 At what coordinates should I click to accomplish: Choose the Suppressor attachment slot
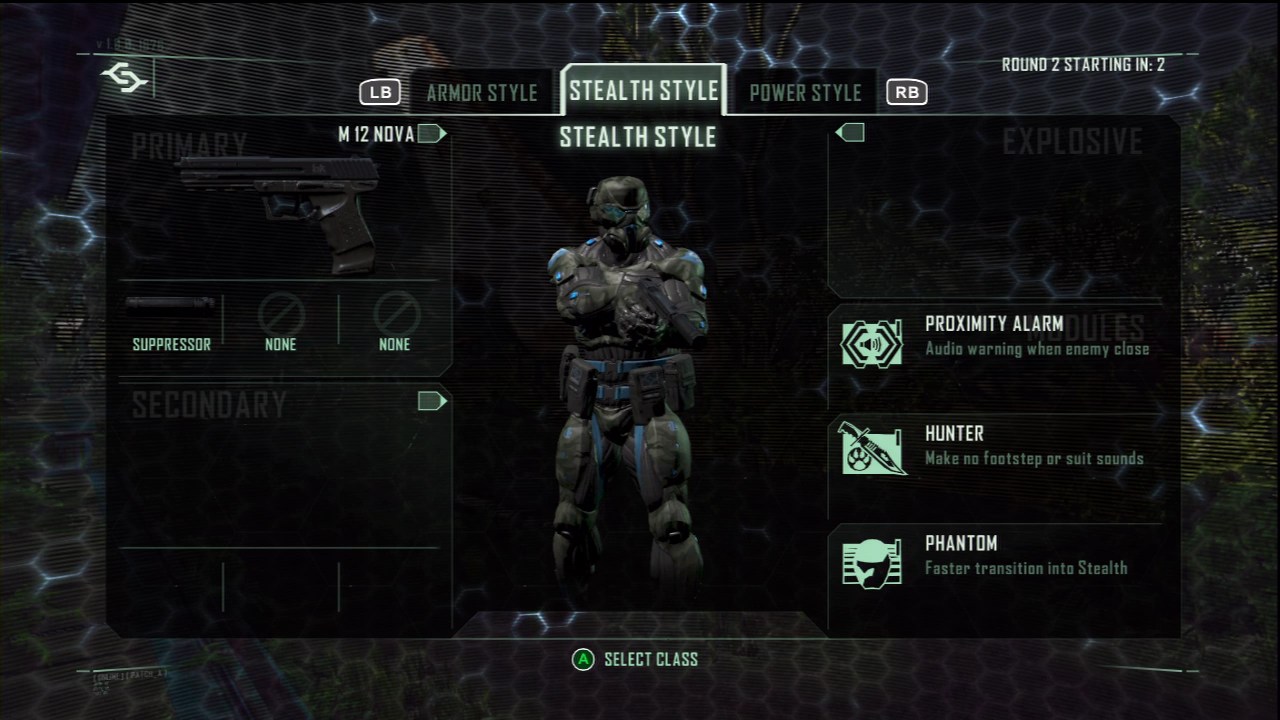coord(171,323)
